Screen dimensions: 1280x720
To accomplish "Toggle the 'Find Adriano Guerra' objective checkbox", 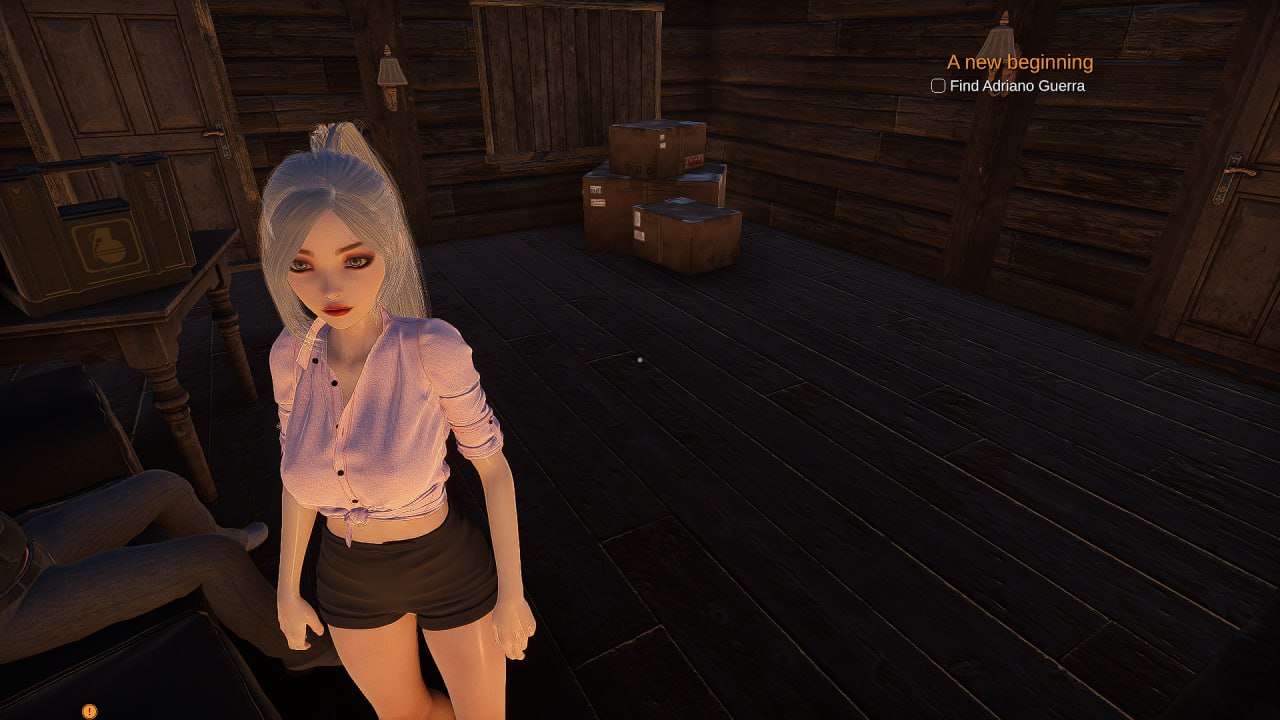I will (938, 86).
